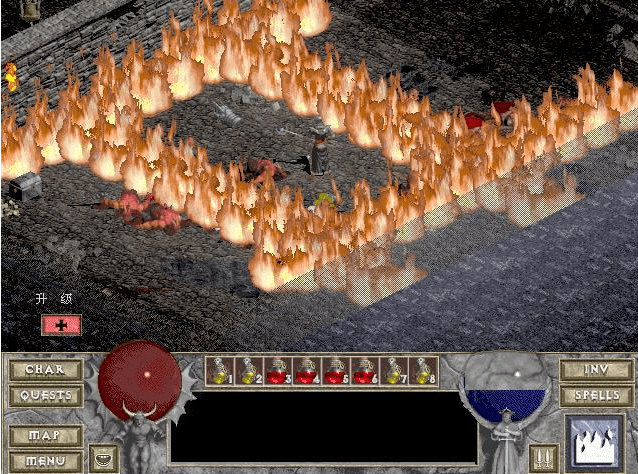Drink the red potion in belt slot 6
The height and width of the screenshot is (474, 638).
click(x=364, y=371)
